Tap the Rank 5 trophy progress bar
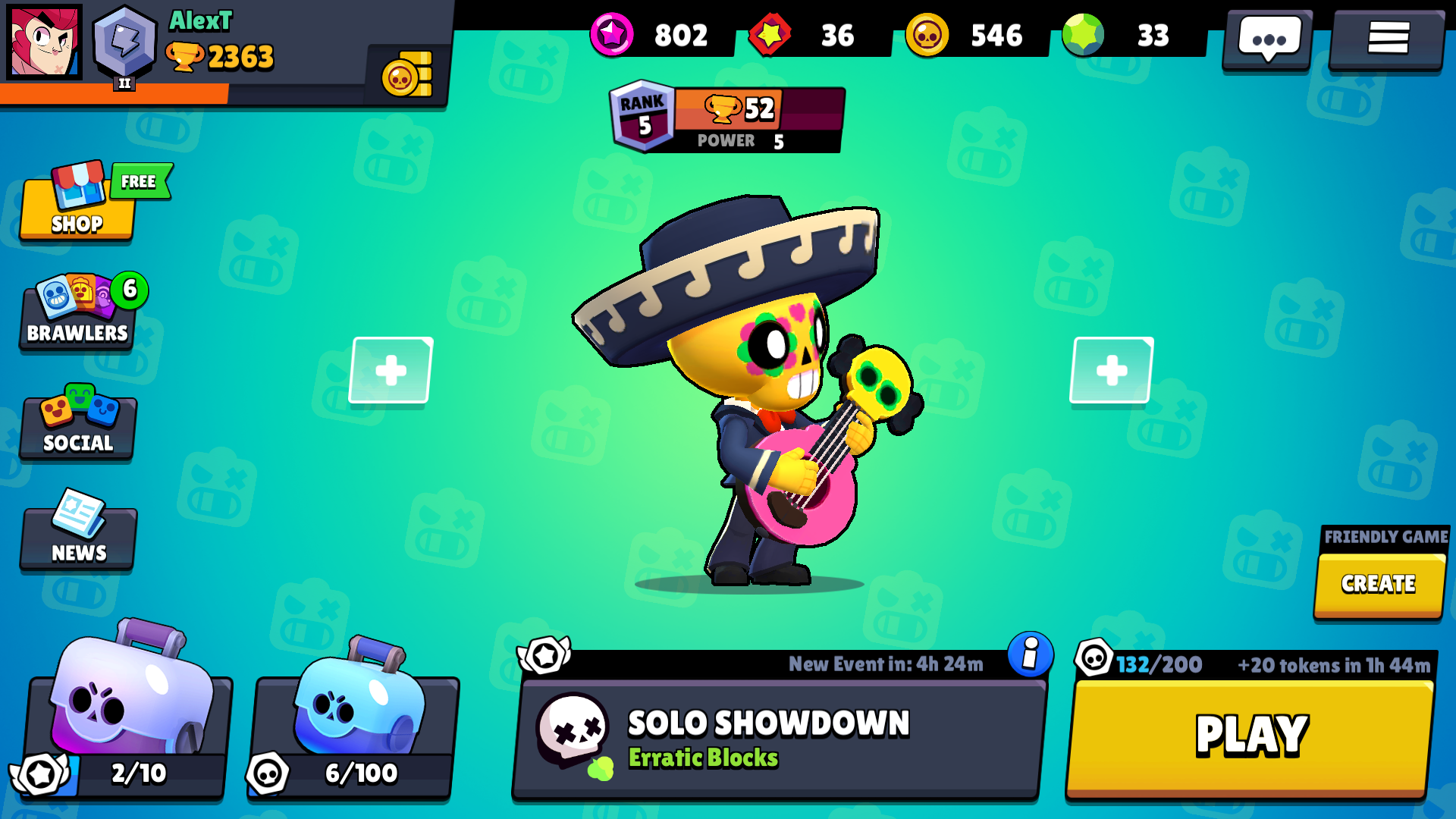The height and width of the screenshot is (819, 1456). click(724, 118)
